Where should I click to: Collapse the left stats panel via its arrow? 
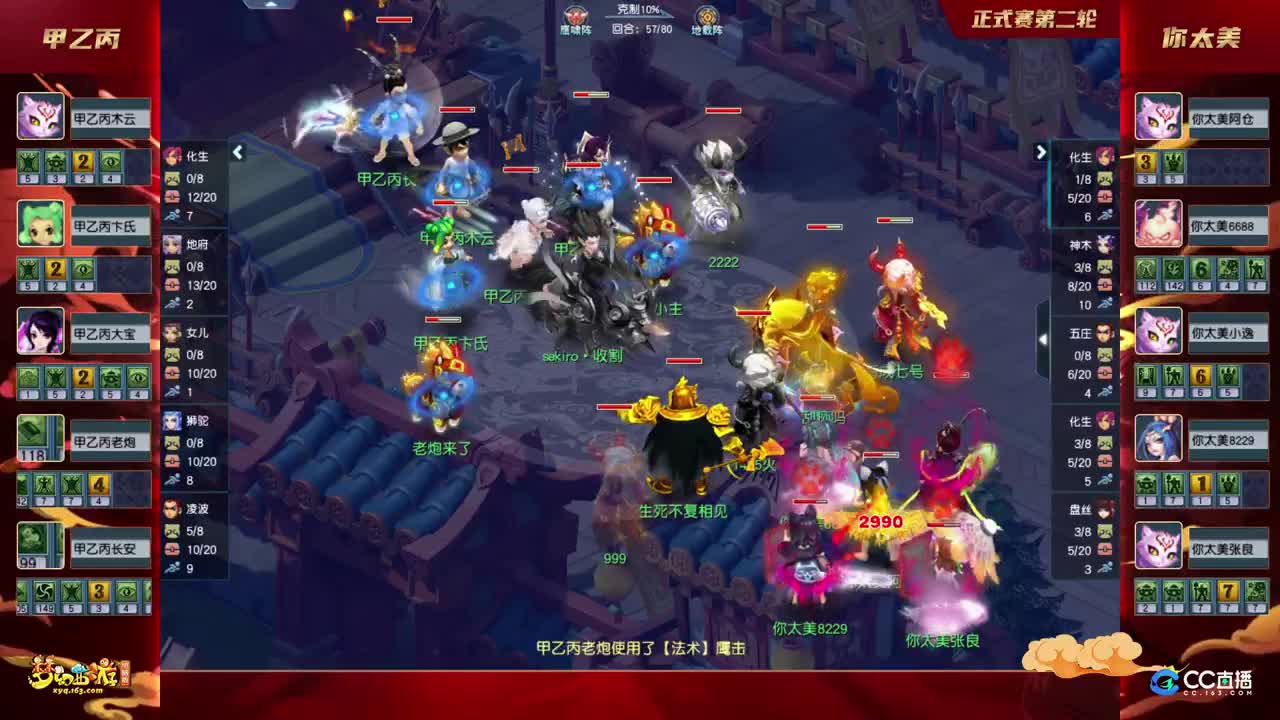pos(238,154)
